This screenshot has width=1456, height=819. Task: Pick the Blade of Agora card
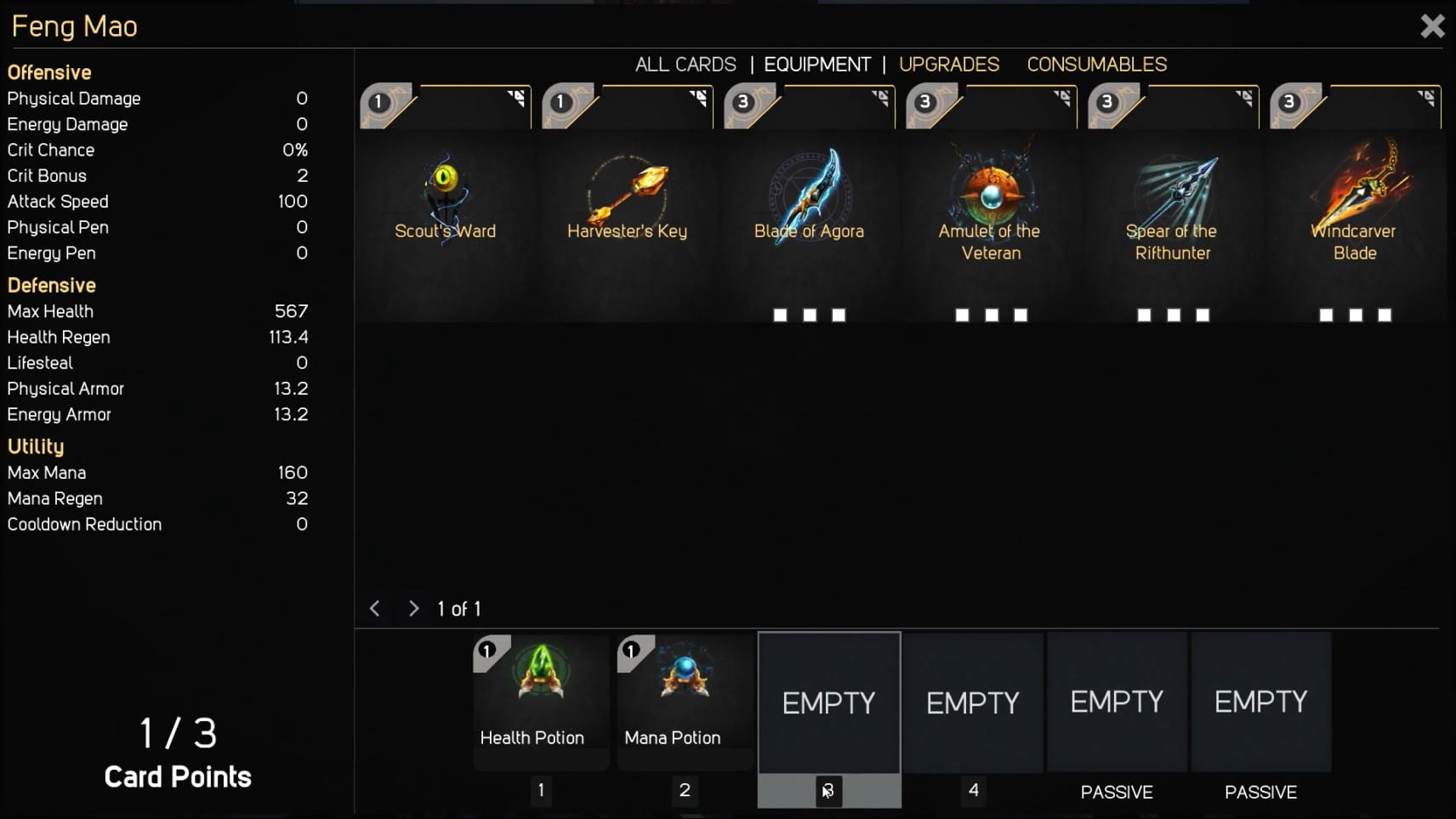809,204
